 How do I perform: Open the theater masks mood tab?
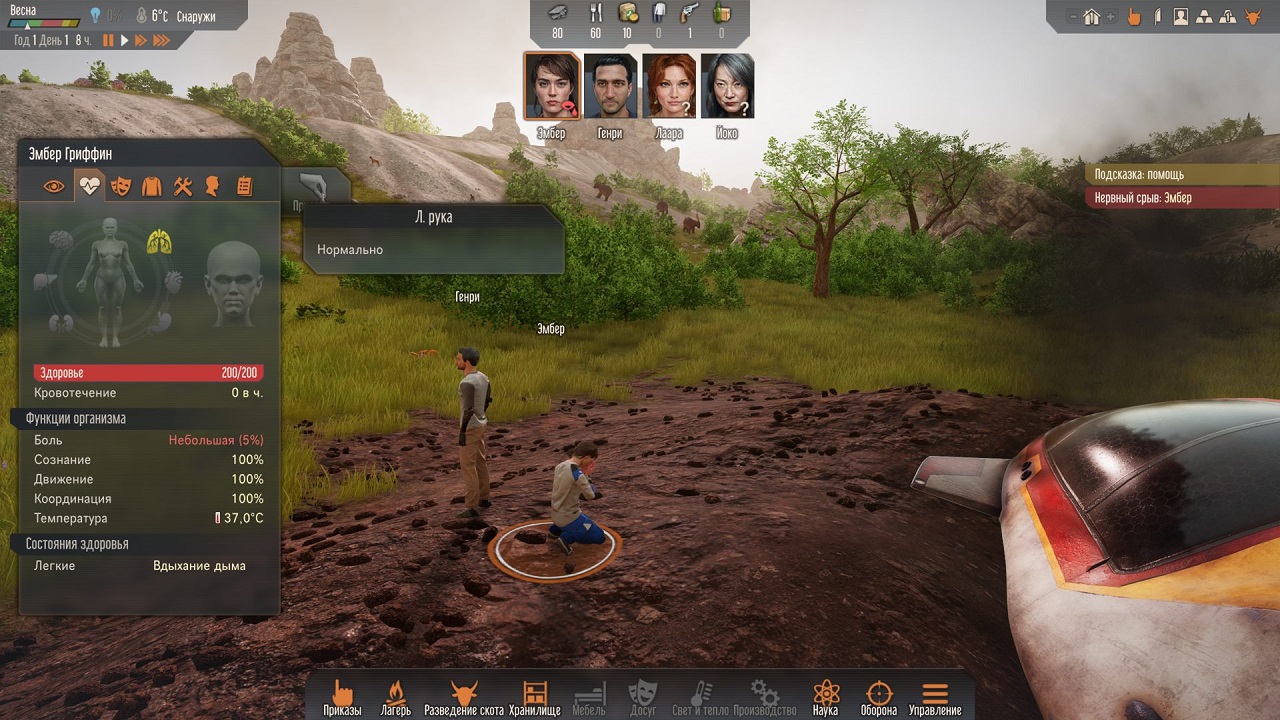[x=121, y=186]
